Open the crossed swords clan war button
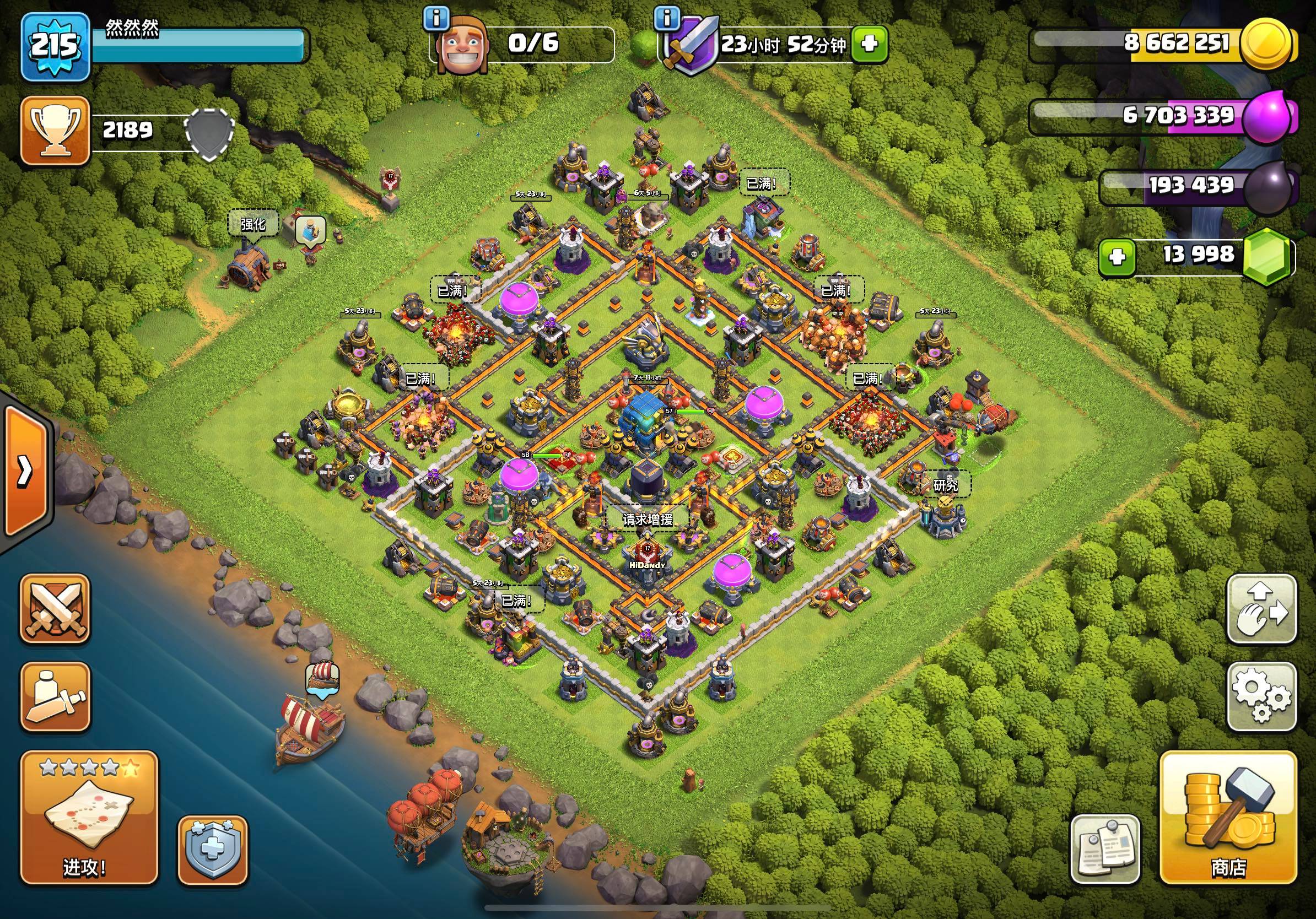Screen dimensions: 1316x919 point(55,608)
